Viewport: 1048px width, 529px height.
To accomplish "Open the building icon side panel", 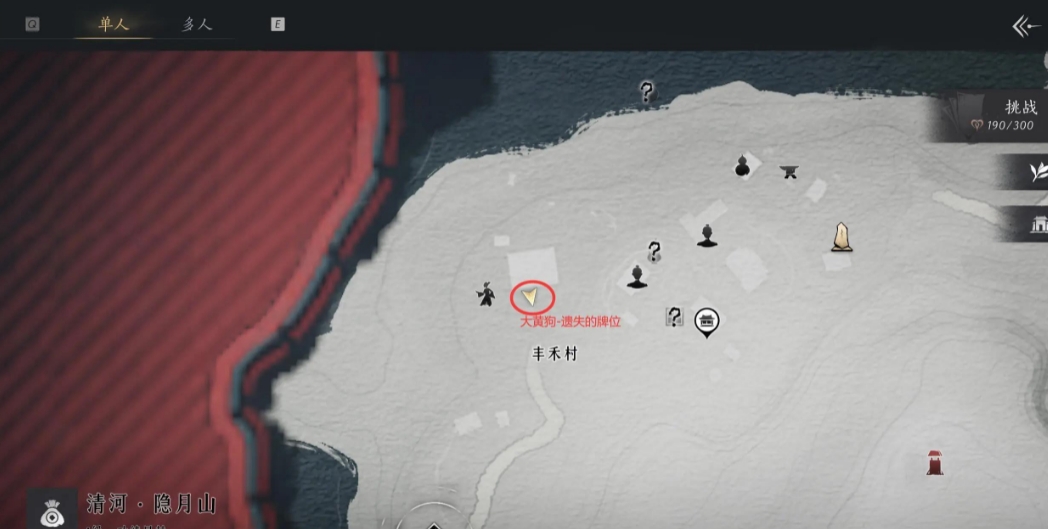I will (x=1036, y=226).
